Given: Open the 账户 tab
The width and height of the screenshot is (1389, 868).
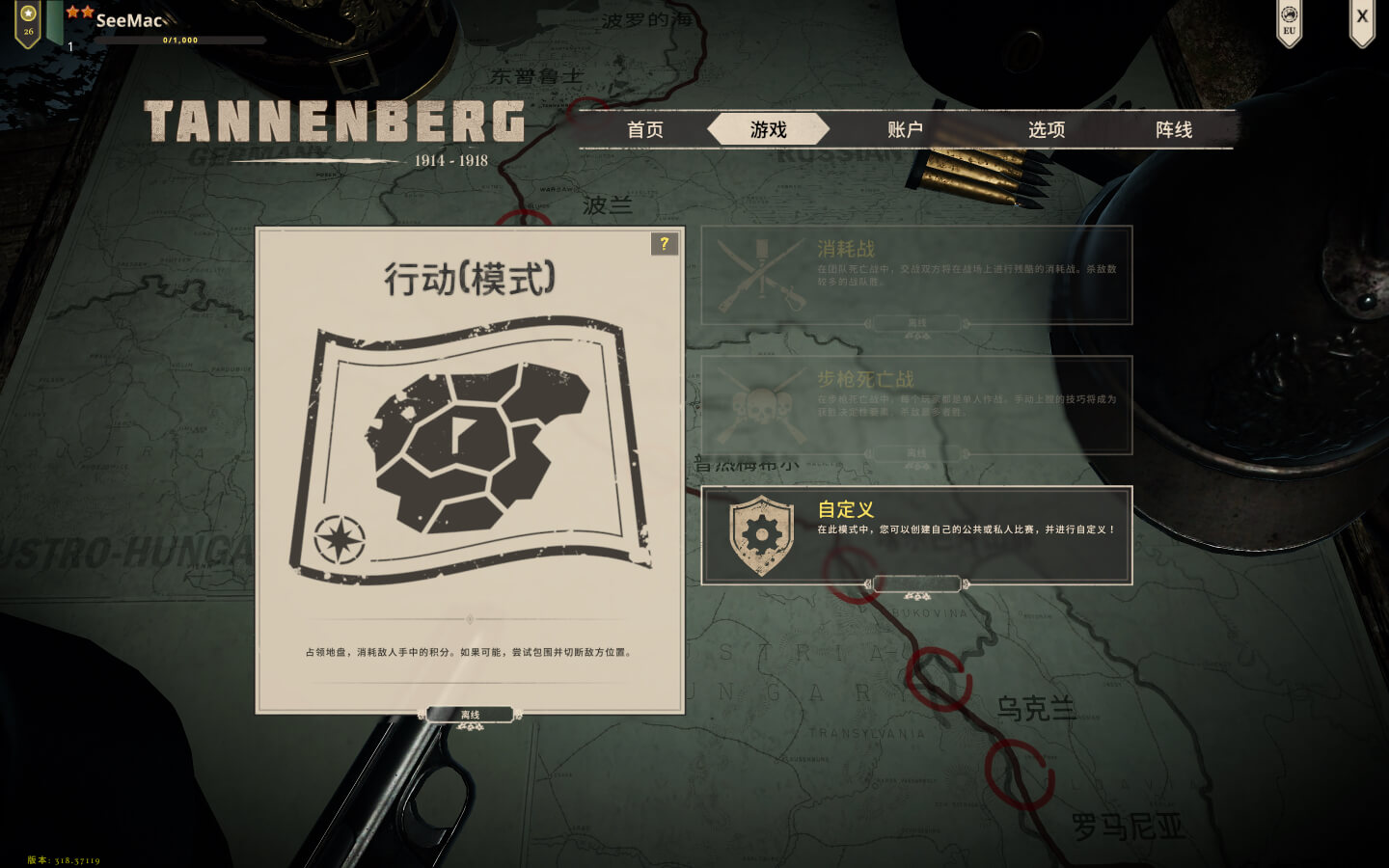Looking at the screenshot, I should (905, 130).
